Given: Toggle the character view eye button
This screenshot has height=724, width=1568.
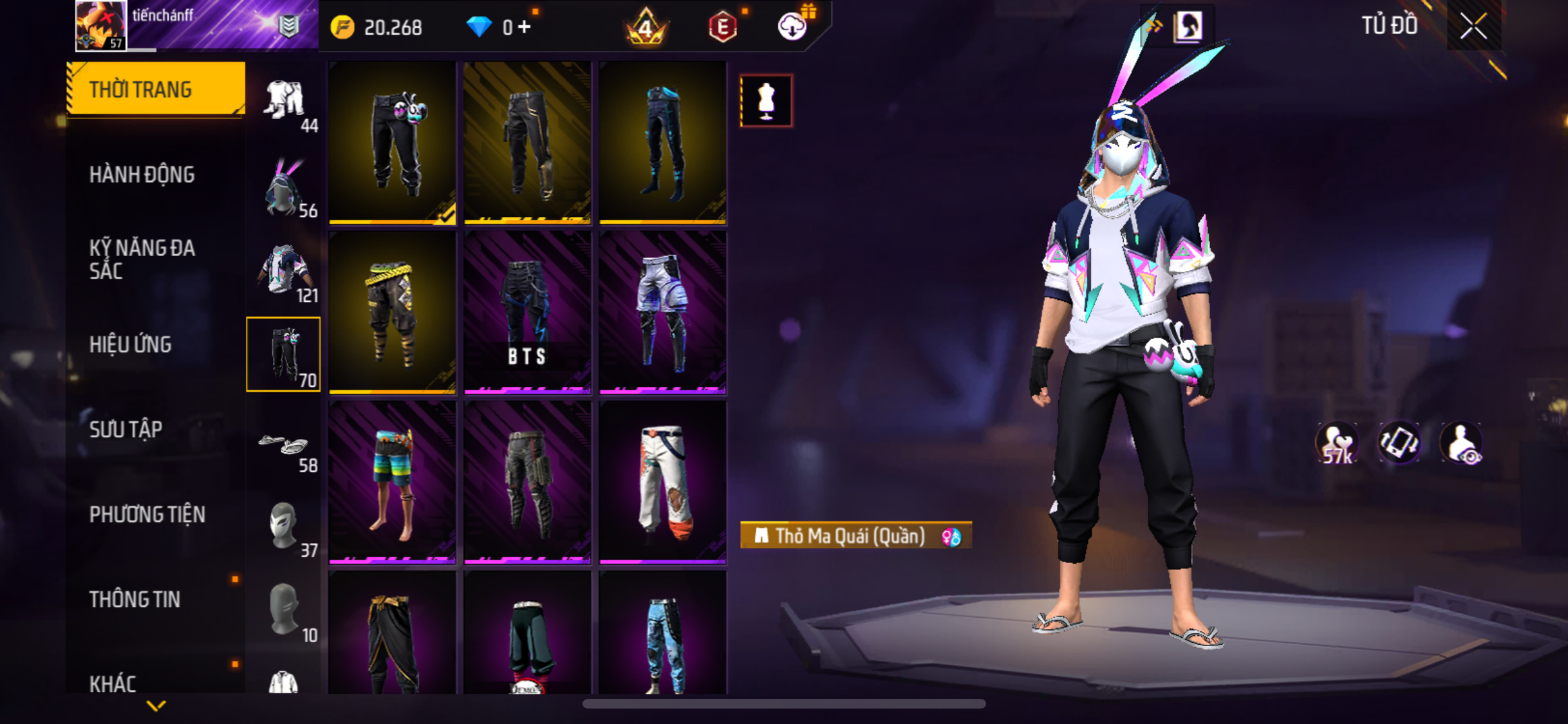Looking at the screenshot, I should 1461,444.
